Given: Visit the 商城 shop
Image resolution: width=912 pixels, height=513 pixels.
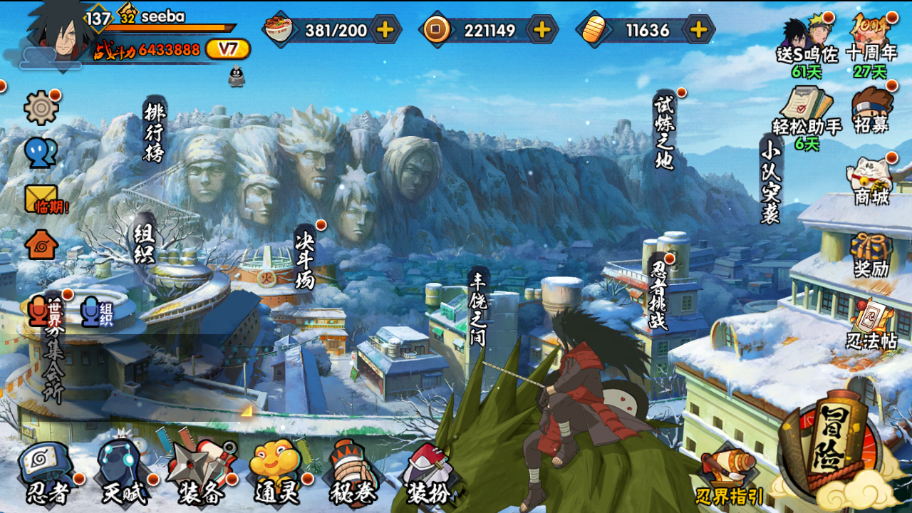Looking at the screenshot, I should [x=871, y=180].
